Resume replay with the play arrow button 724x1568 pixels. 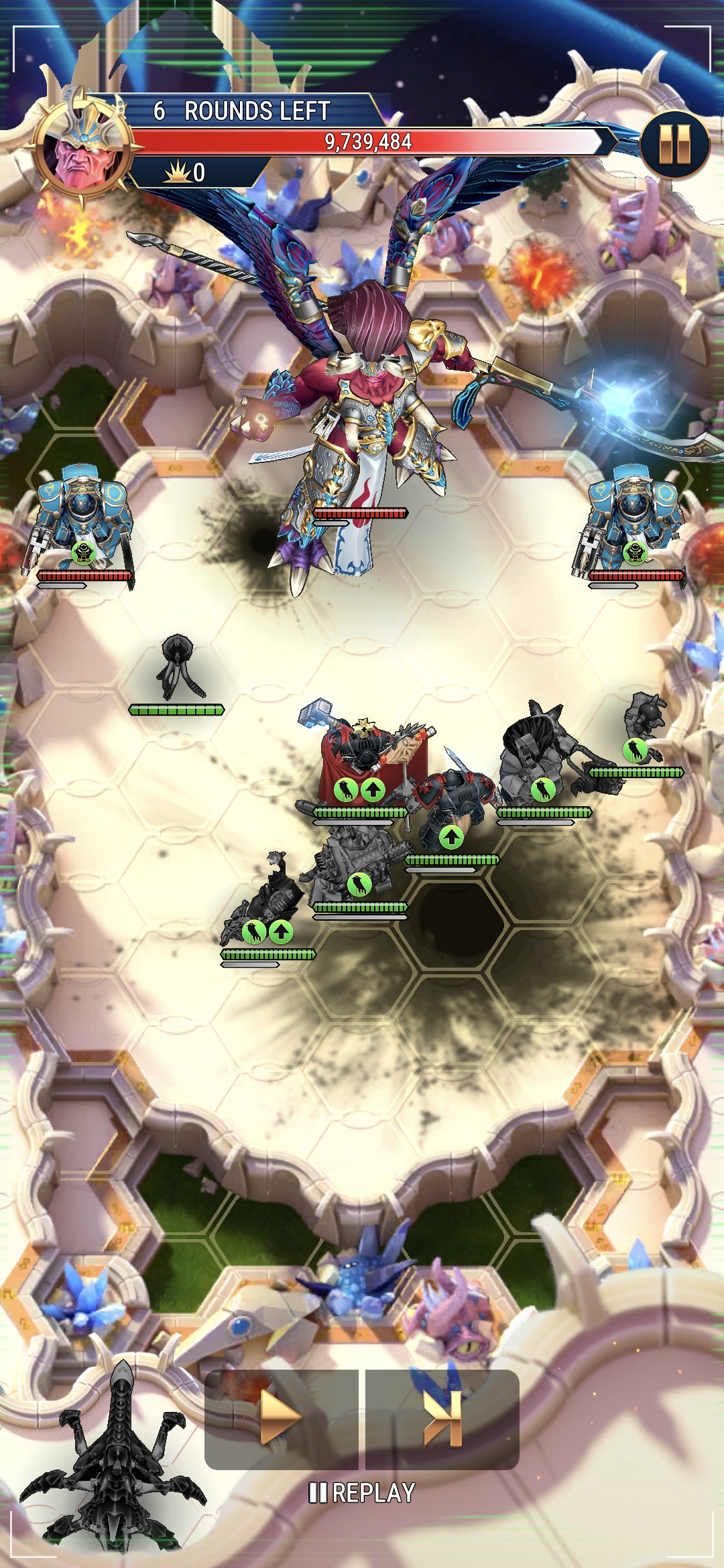pos(281,1418)
